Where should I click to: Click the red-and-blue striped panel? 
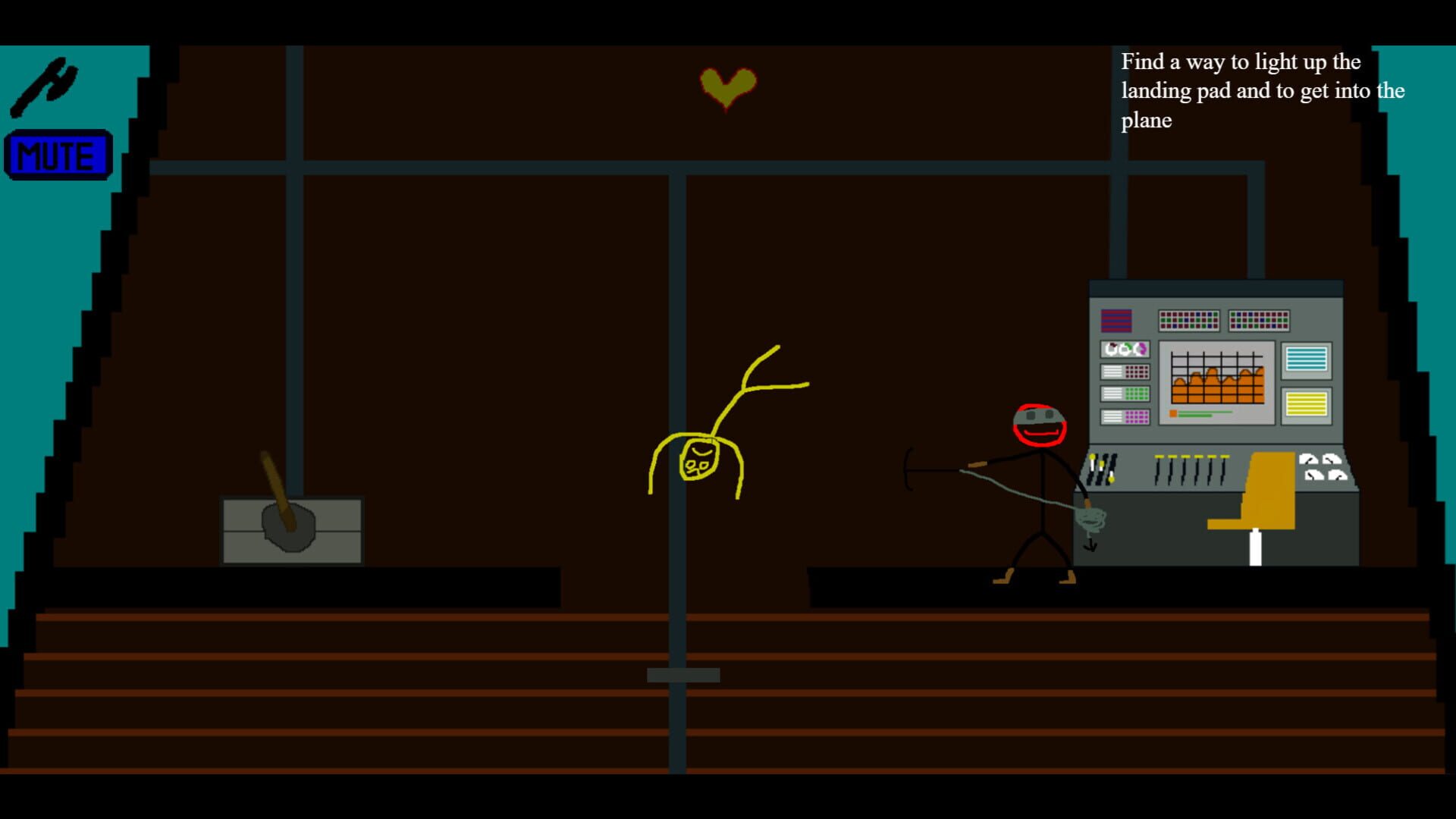pos(1116,320)
